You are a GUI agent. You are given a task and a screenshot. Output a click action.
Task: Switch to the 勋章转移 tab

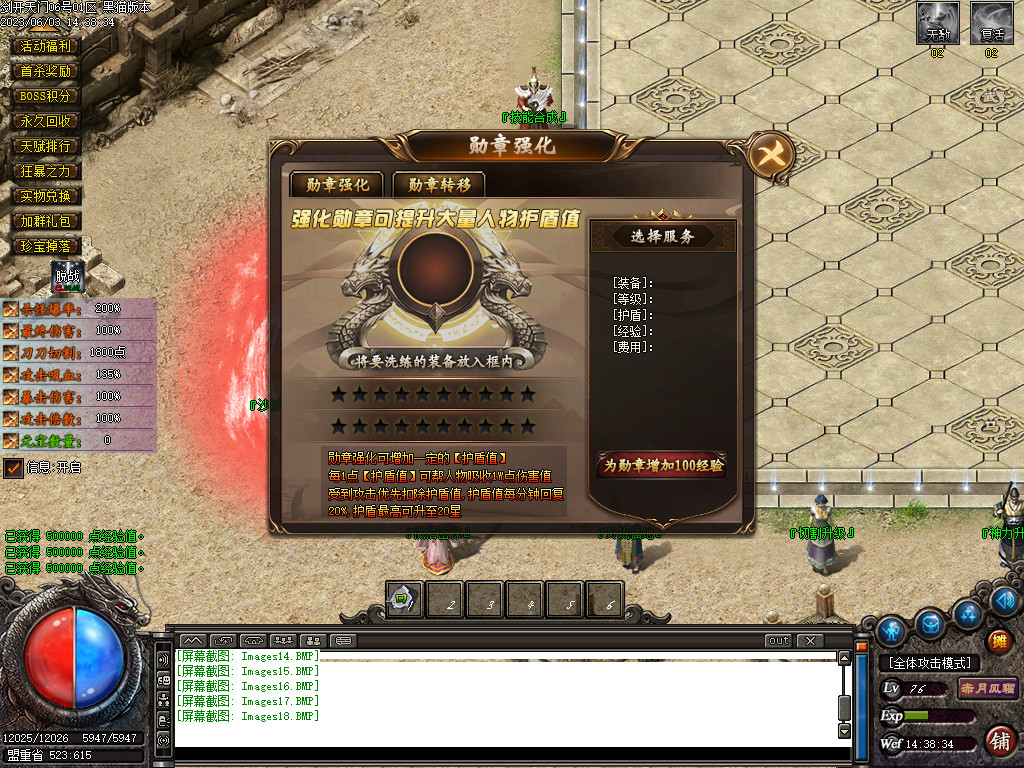[439, 184]
